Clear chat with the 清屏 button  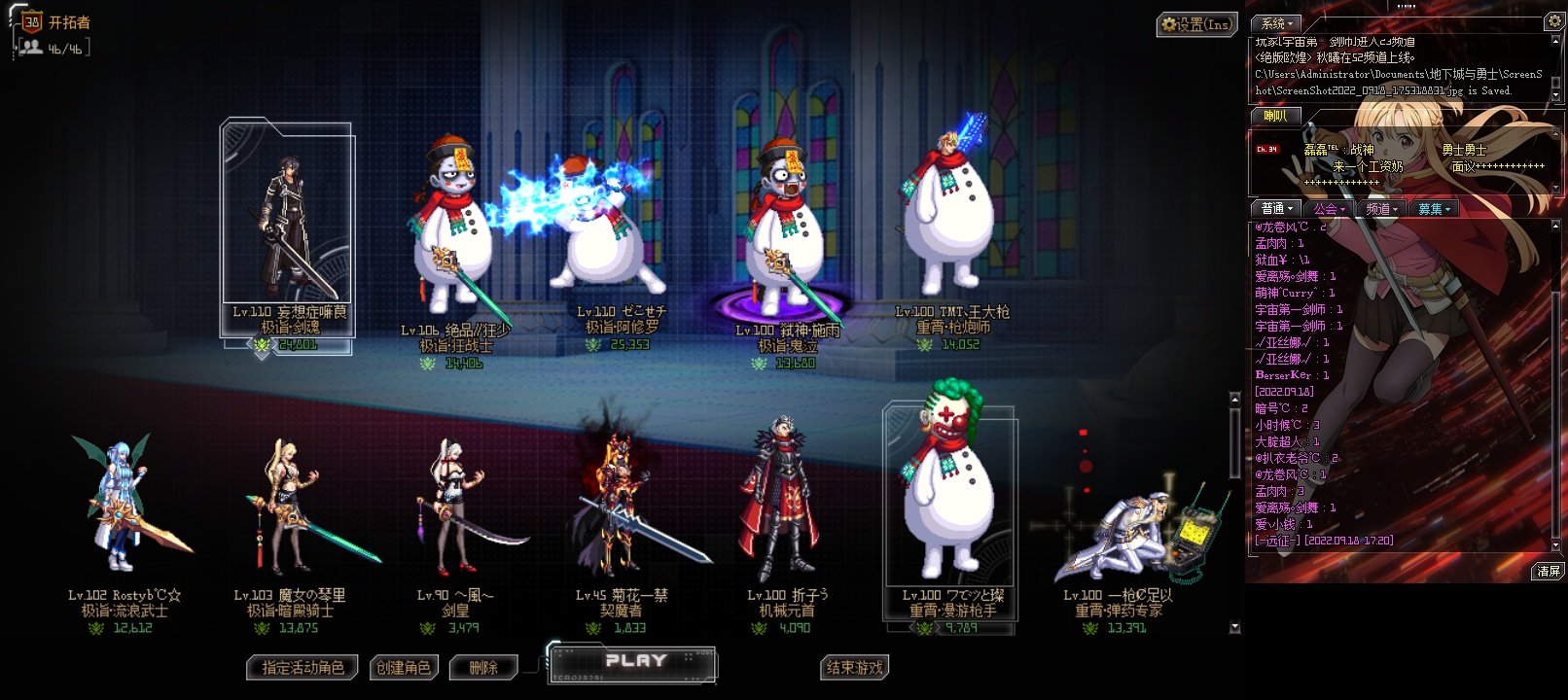1548,572
